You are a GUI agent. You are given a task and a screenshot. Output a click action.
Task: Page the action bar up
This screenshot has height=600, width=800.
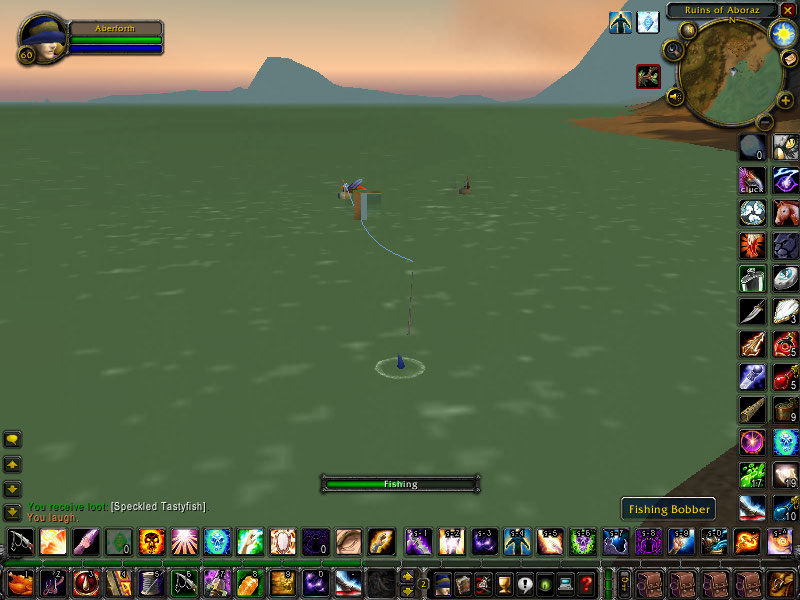click(x=408, y=574)
